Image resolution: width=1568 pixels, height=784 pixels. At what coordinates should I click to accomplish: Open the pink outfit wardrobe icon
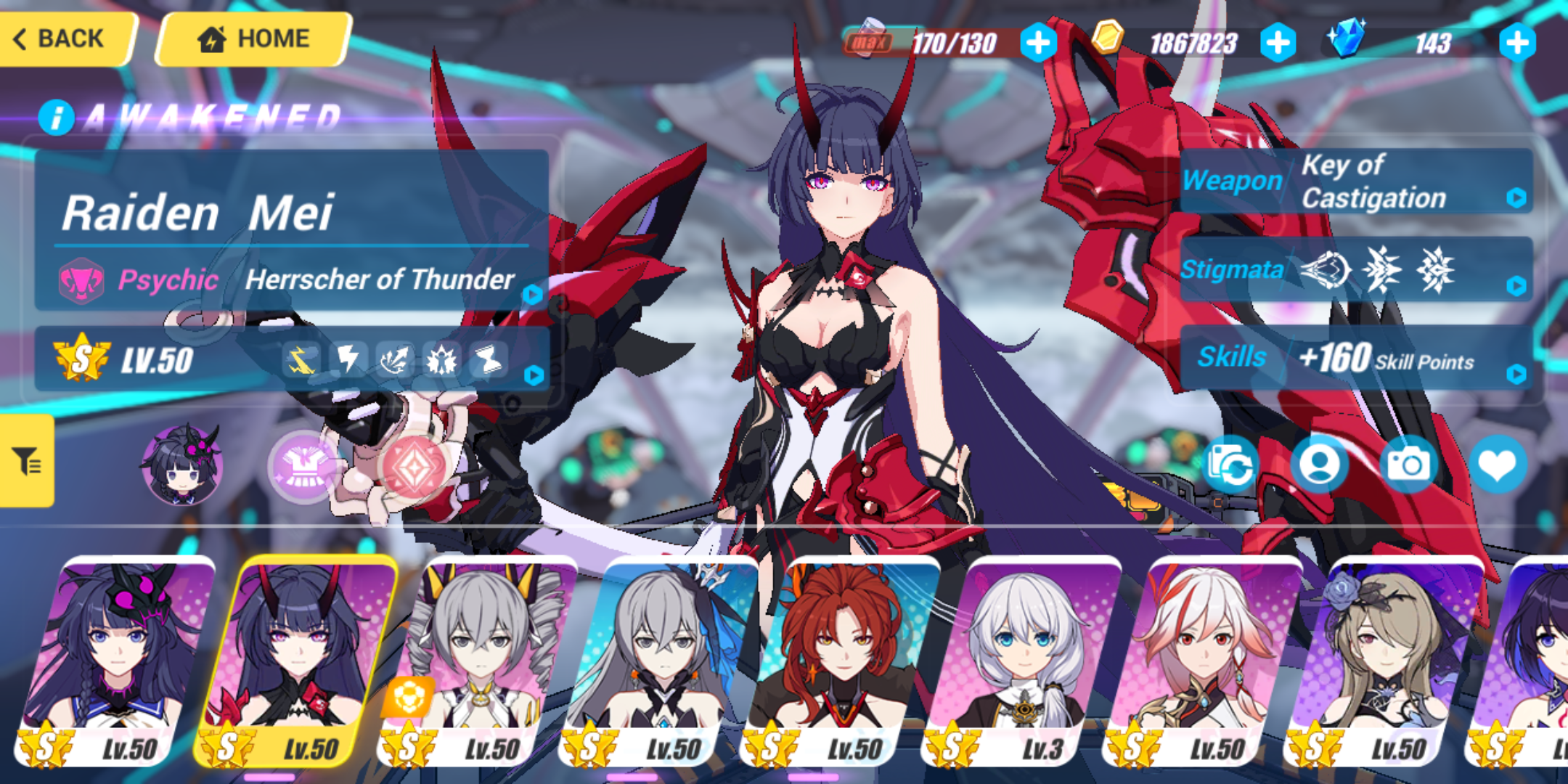click(305, 466)
